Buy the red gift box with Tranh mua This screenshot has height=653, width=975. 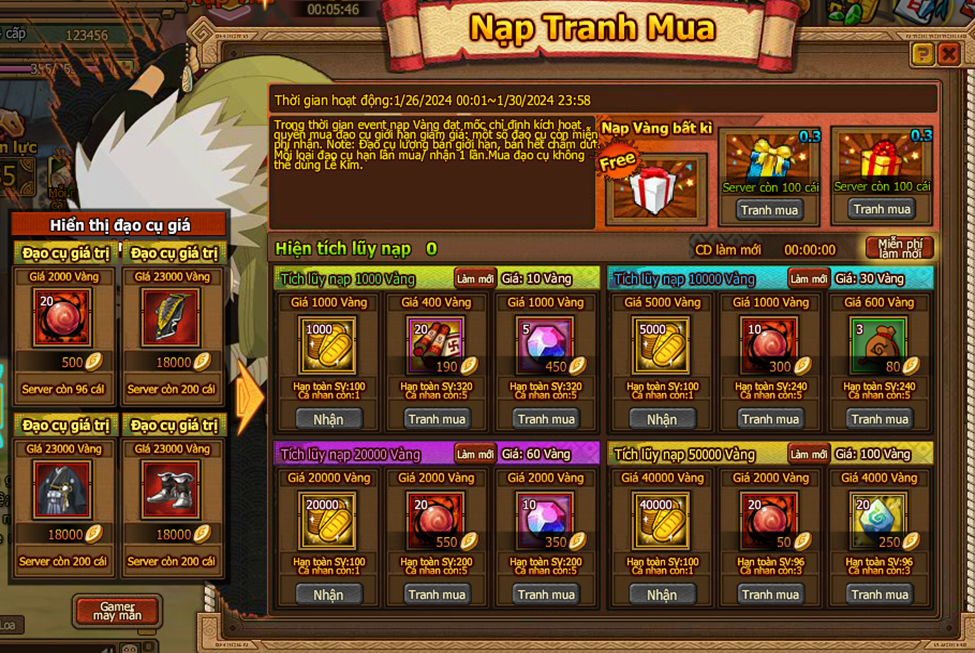(880, 209)
